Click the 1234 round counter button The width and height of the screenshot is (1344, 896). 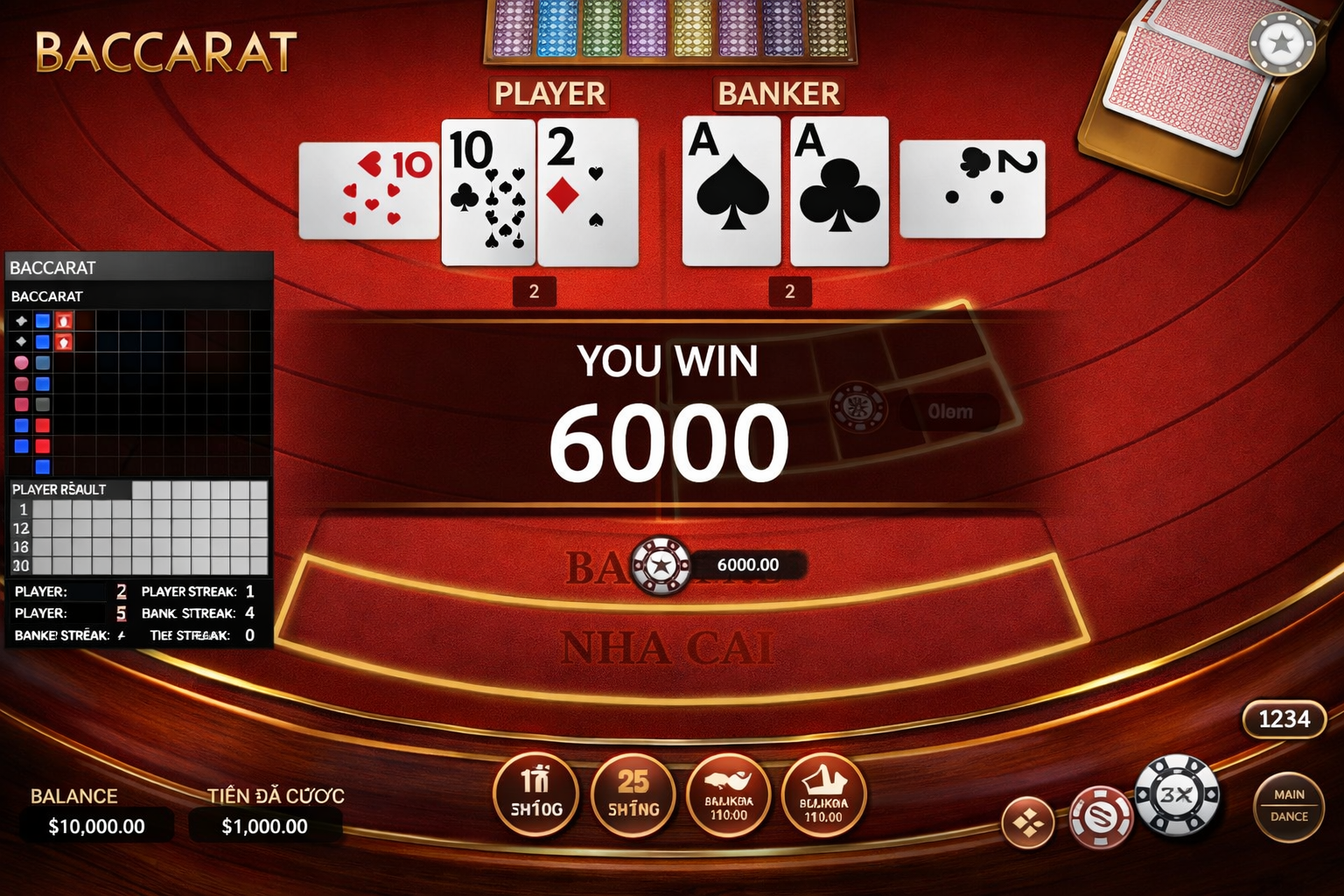point(1284,719)
